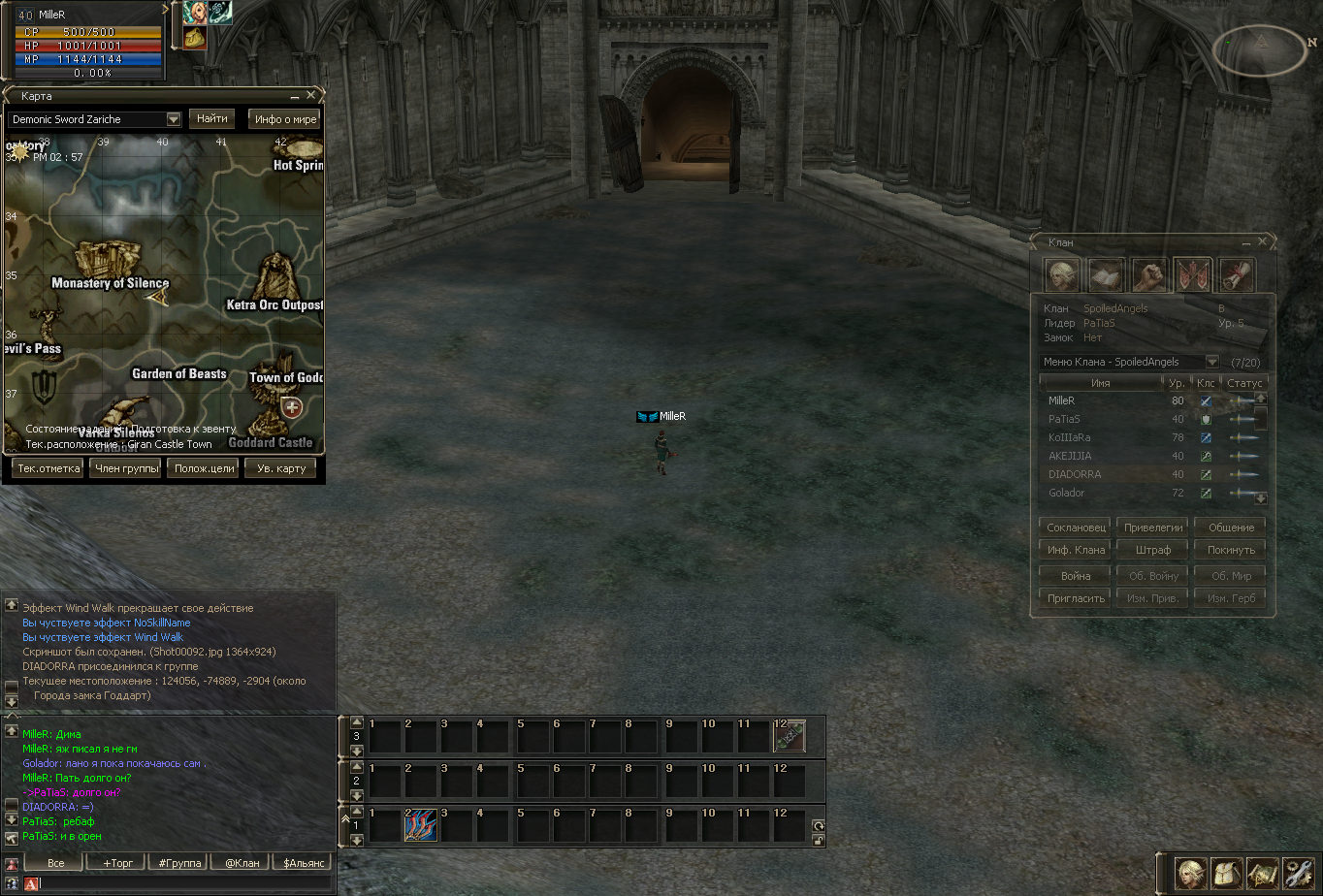Show the Член группы party member location
Image resolution: width=1323 pixels, height=896 pixels.
(x=125, y=468)
